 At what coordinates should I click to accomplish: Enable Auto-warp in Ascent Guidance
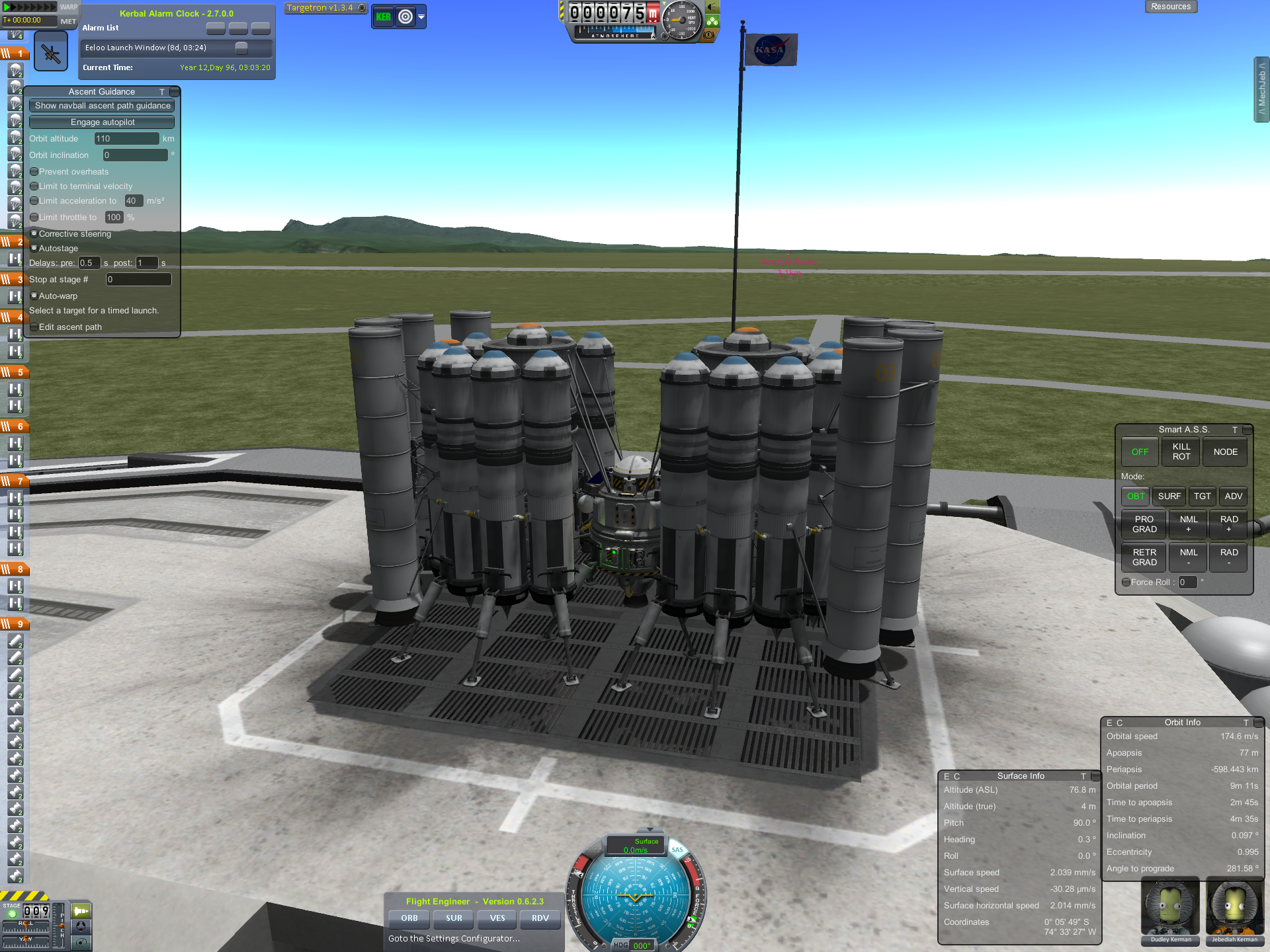(x=34, y=296)
